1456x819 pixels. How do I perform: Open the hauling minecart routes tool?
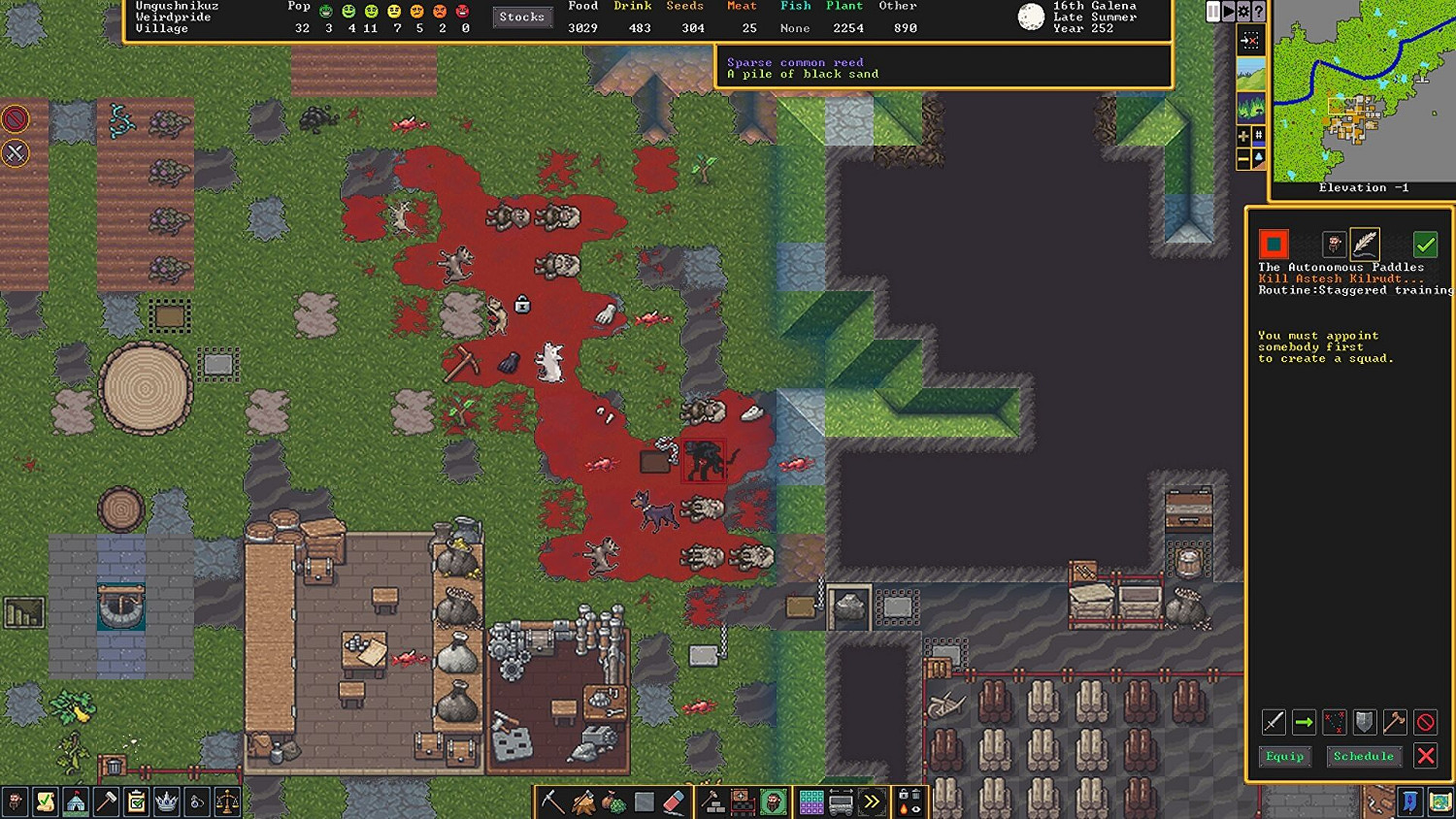pyautogui.click(x=840, y=802)
